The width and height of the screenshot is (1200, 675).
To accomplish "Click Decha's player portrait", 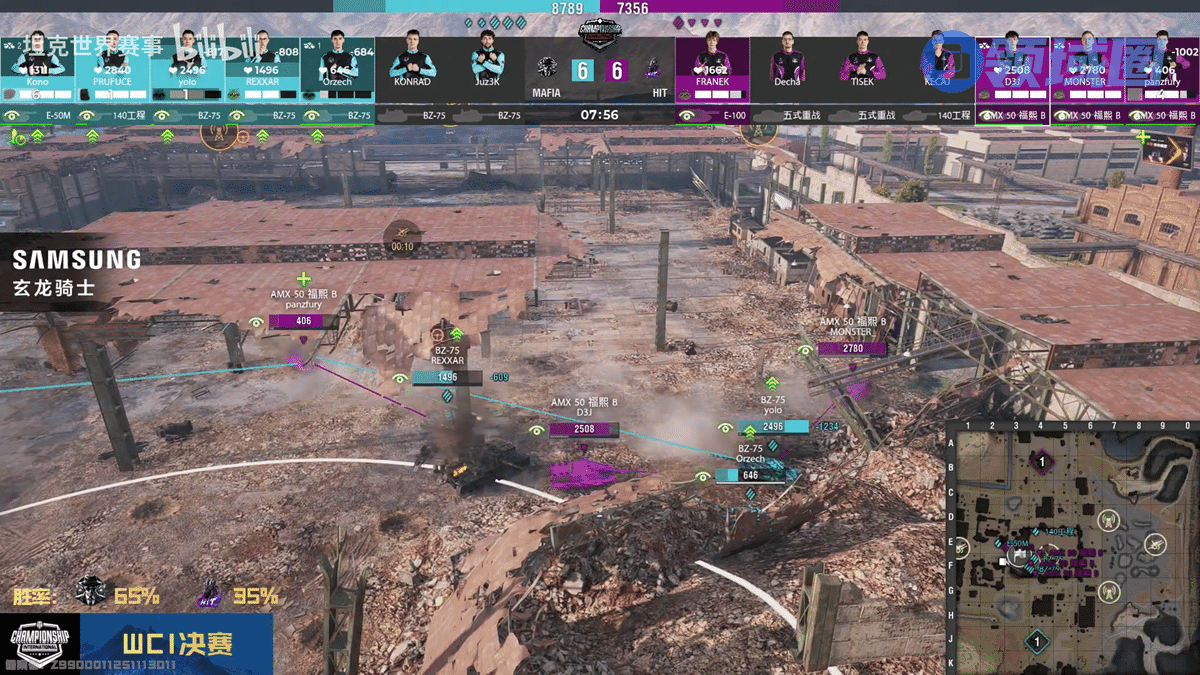I will pyautogui.click(x=787, y=62).
